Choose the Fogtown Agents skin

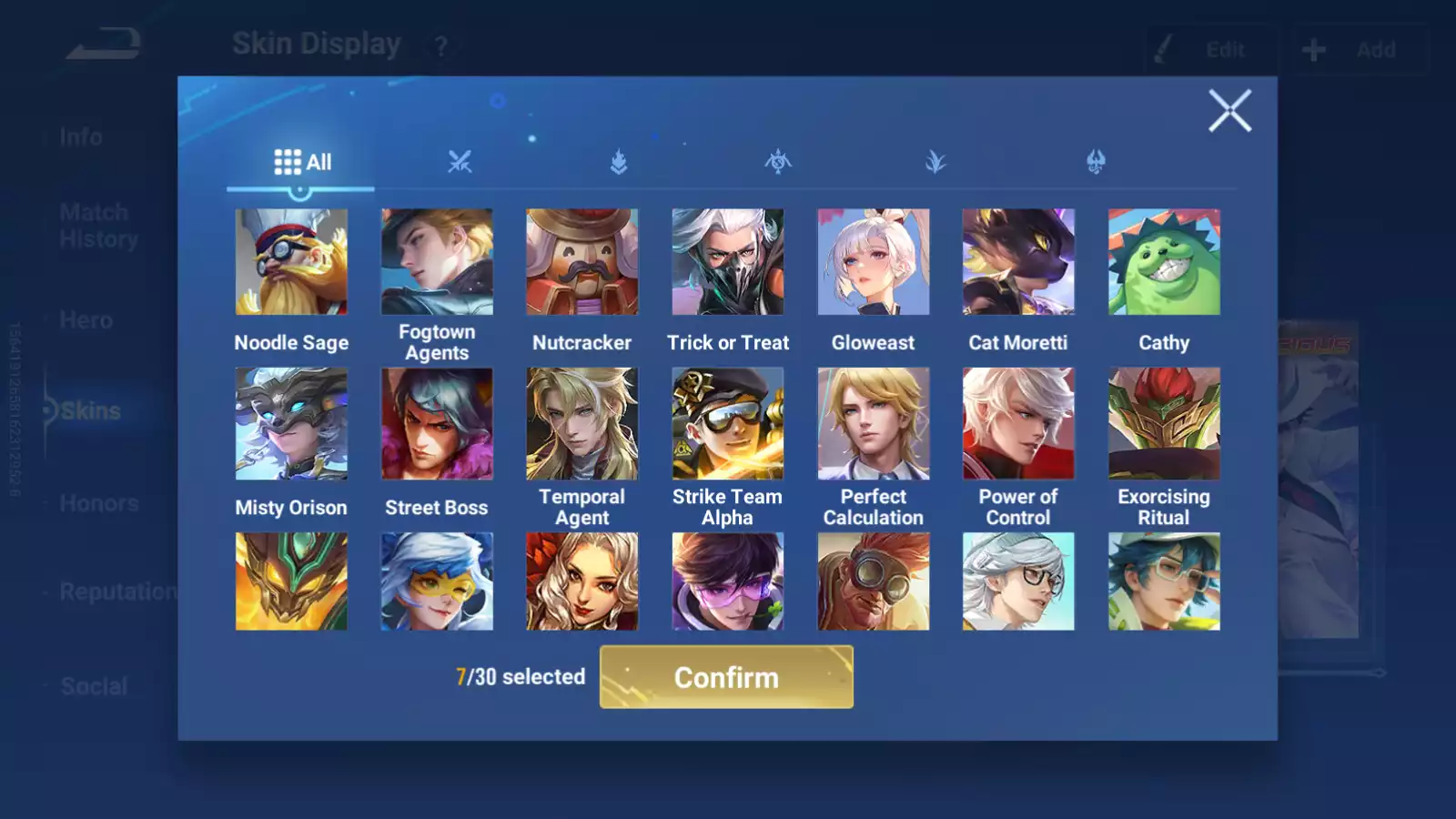tap(437, 262)
